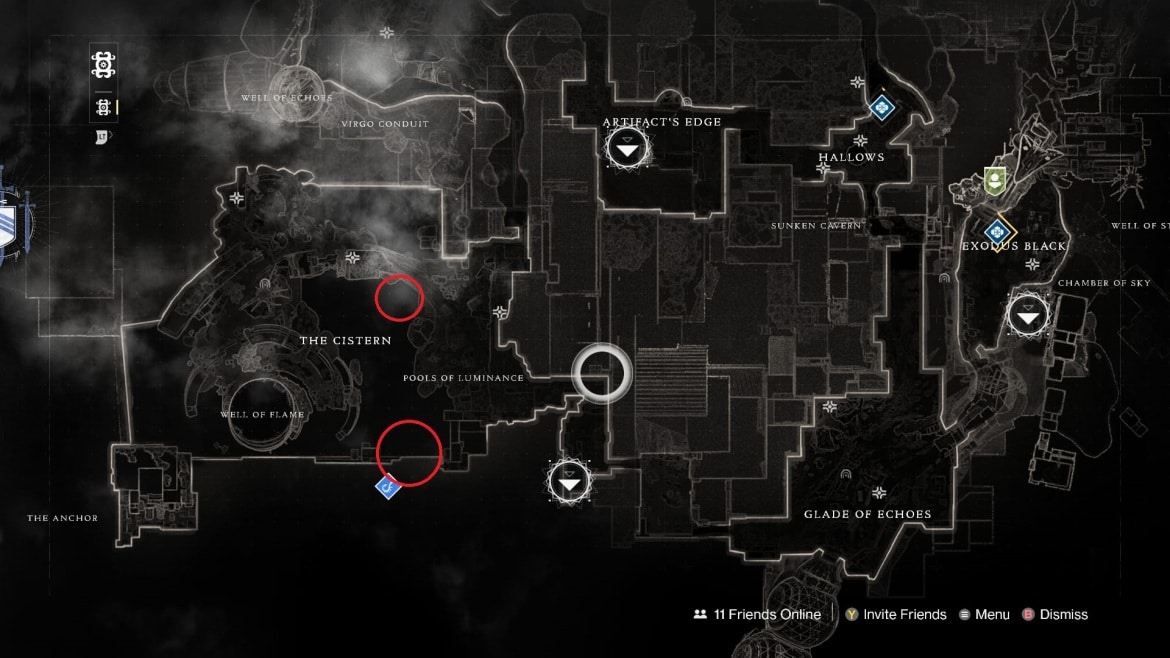1170x658 pixels.
Task: Click the lost sector arch above The Cistern
Action: [265, 285]
